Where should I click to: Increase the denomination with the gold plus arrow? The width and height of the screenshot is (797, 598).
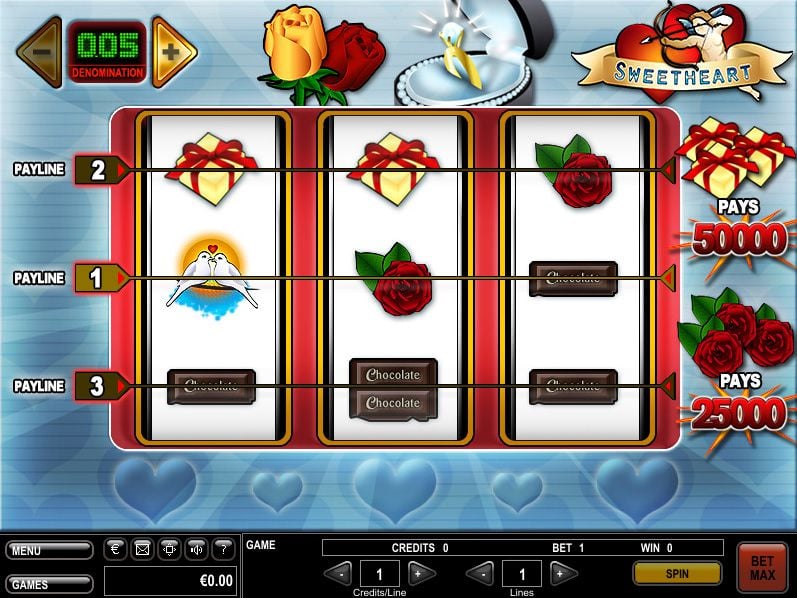(x=171, y=51)
